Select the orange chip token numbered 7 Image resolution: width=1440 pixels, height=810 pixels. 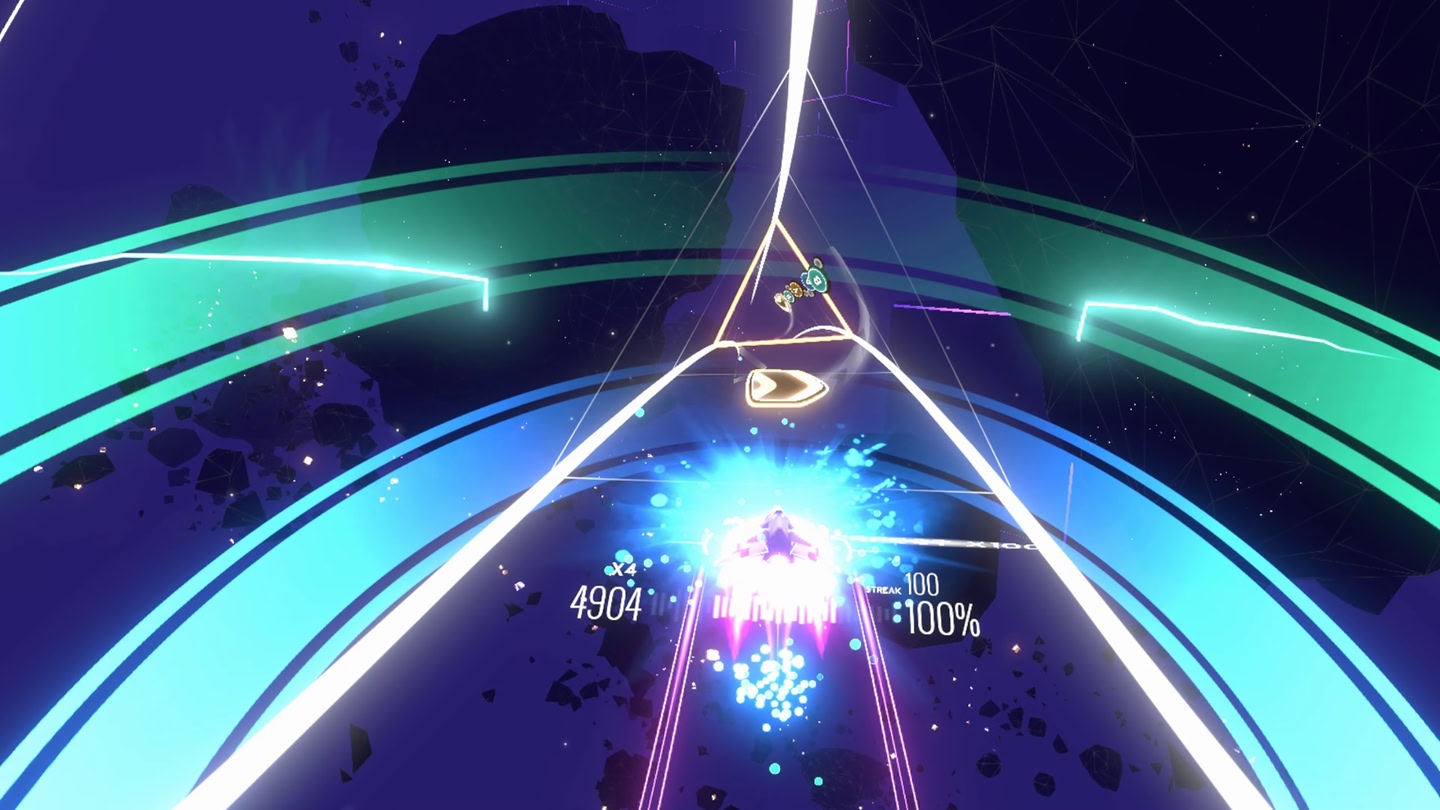point(795,290)
